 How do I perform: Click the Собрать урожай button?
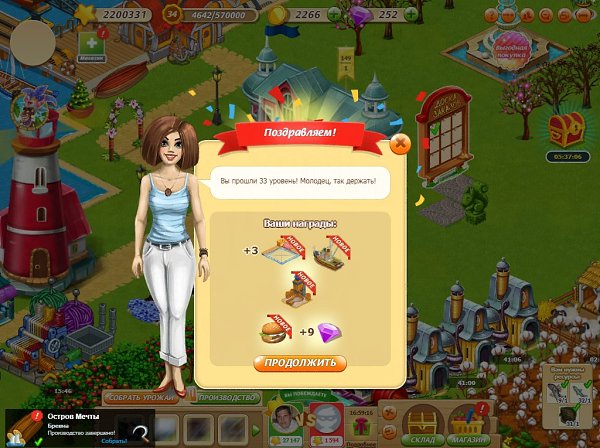pyautogui.click(x=140, y=397)
